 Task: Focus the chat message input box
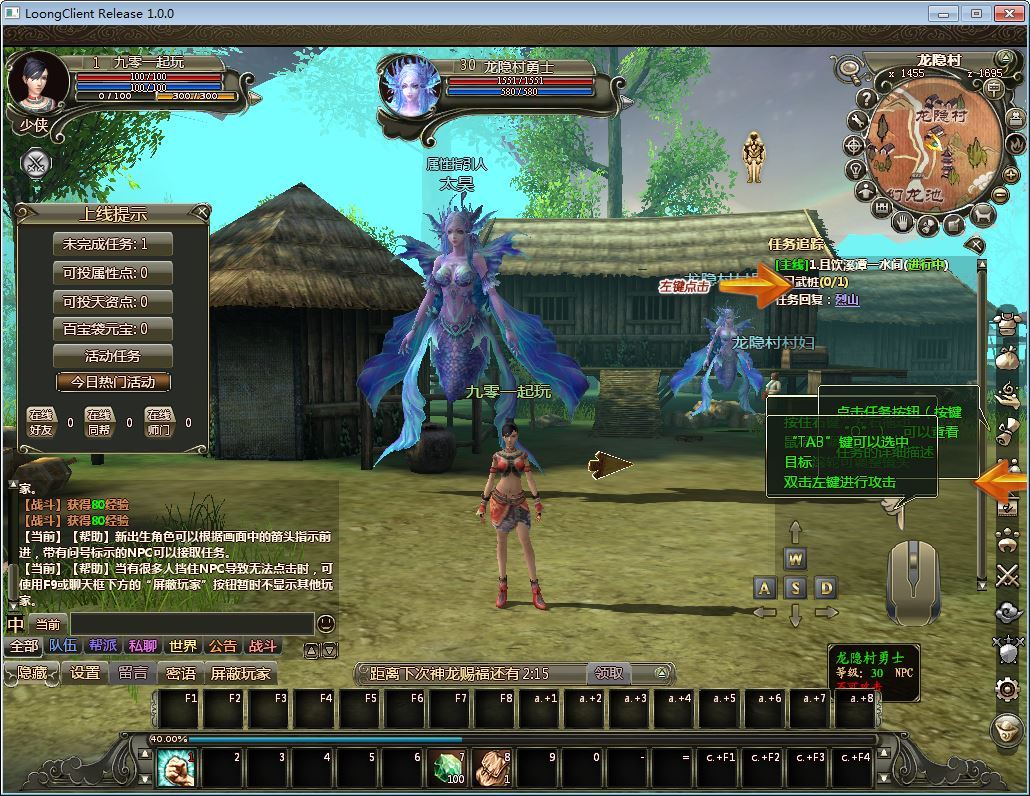pyautogui.click(x=190, y=624)
